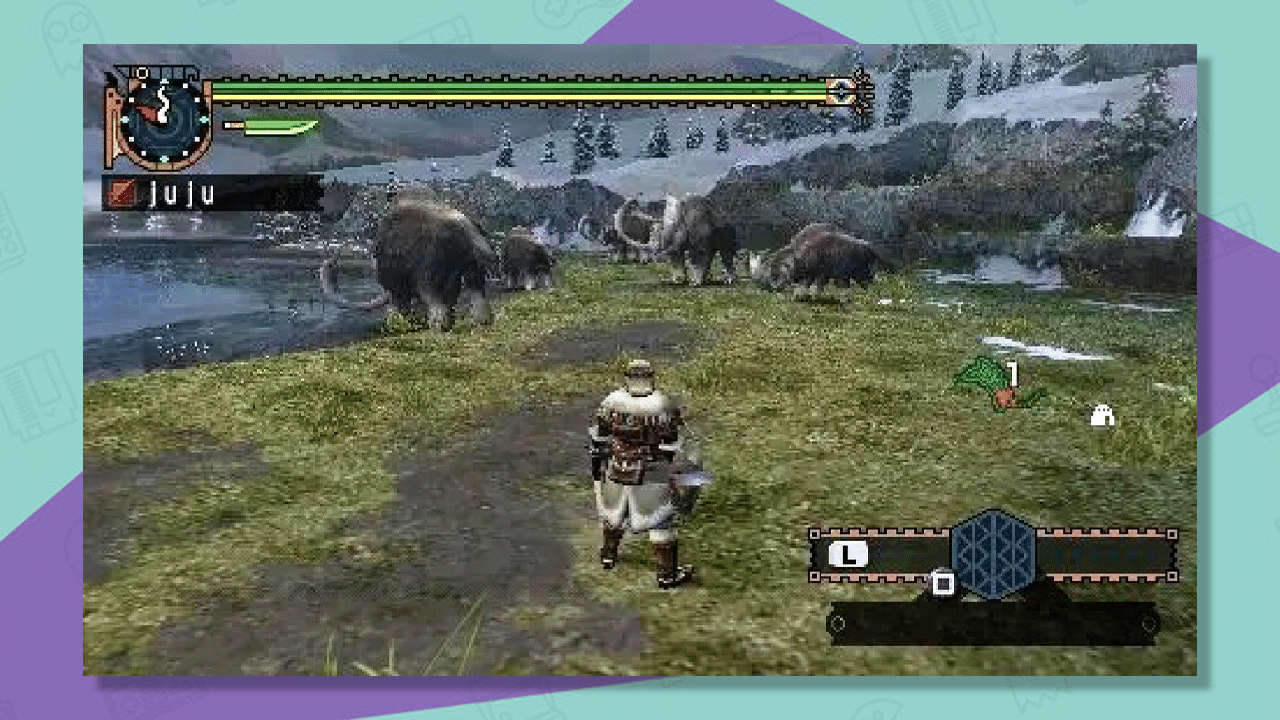Viewport: 1280px width, 720px height.
Task: Click the white item bag drop icon
Action: tap(1103, 414)
